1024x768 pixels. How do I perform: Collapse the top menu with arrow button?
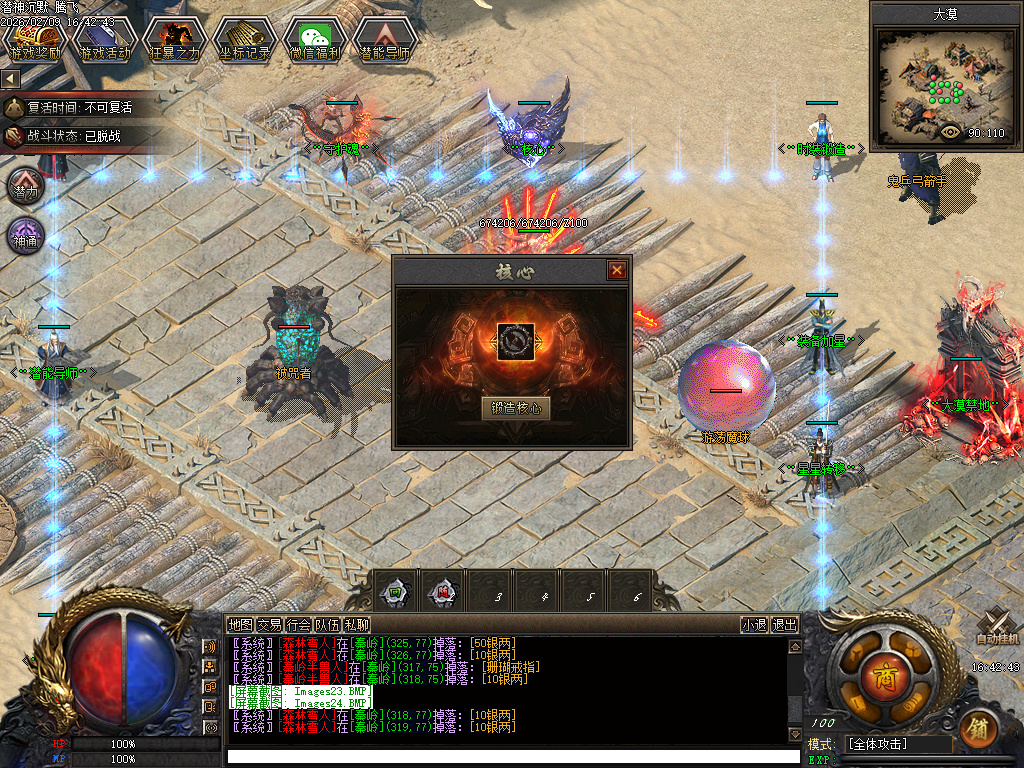10,78
